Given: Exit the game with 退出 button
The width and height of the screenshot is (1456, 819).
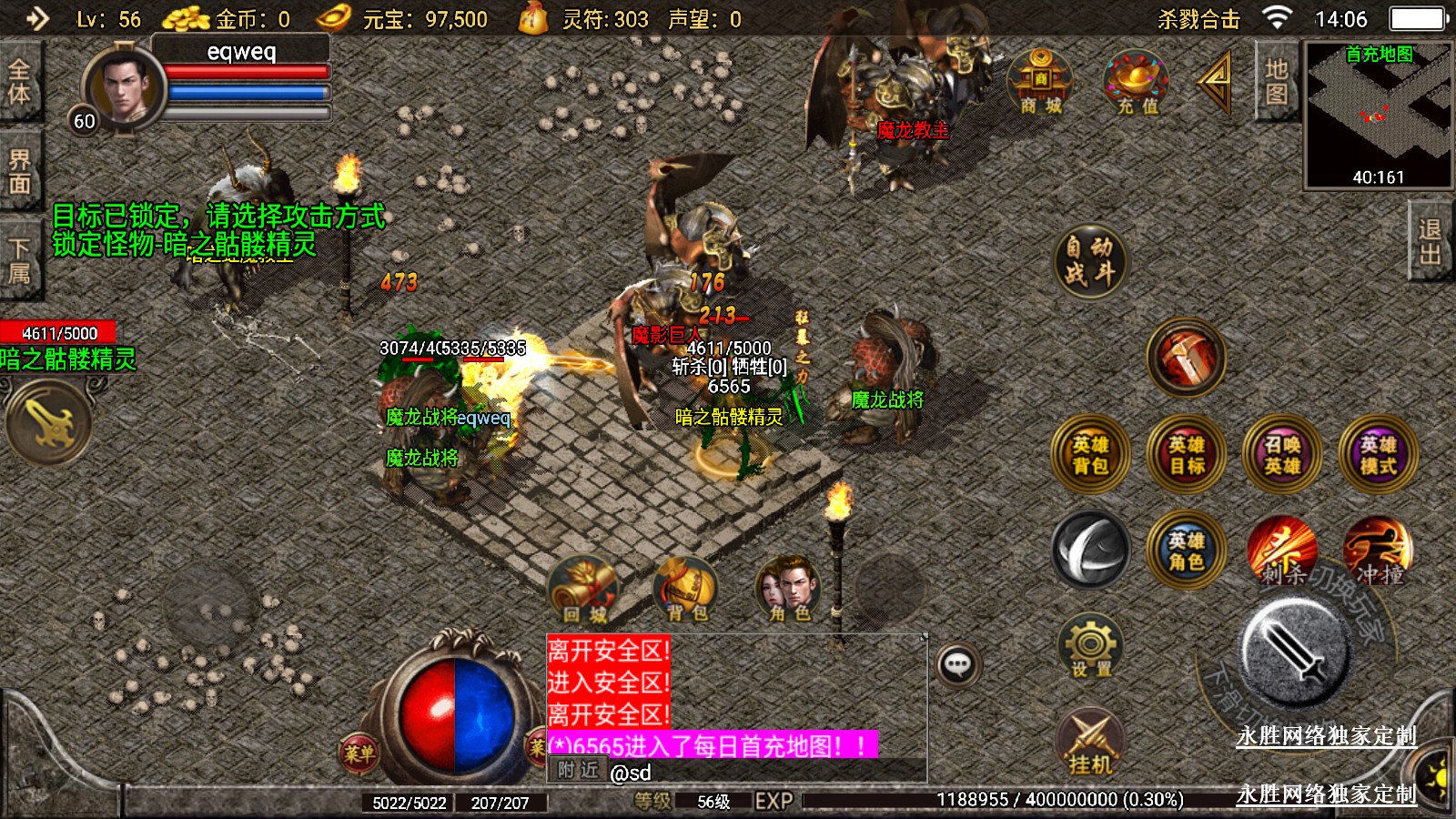Looking at the screenshot, I should 1431,242.
